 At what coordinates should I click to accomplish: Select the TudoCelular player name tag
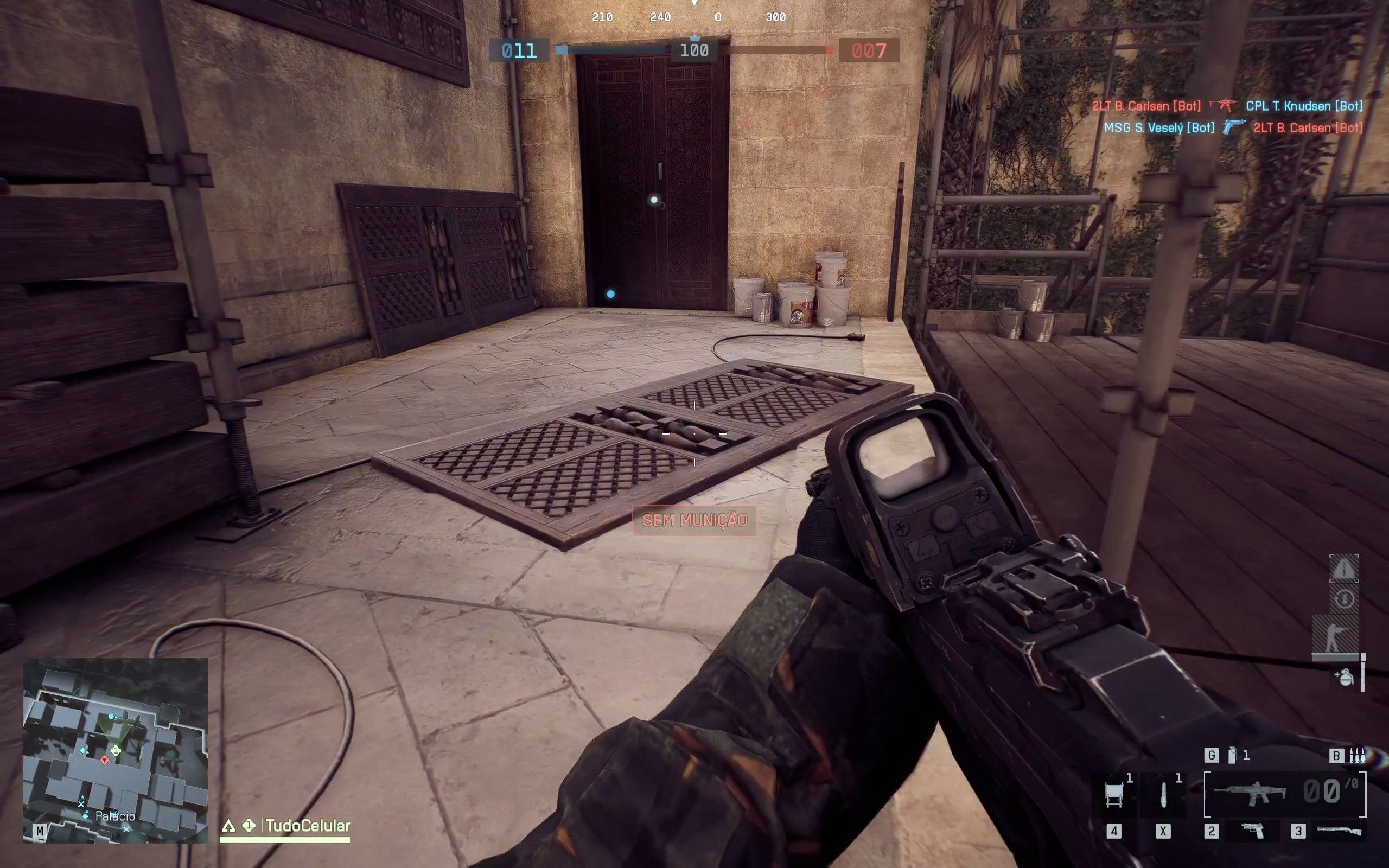tap(308, 826)
